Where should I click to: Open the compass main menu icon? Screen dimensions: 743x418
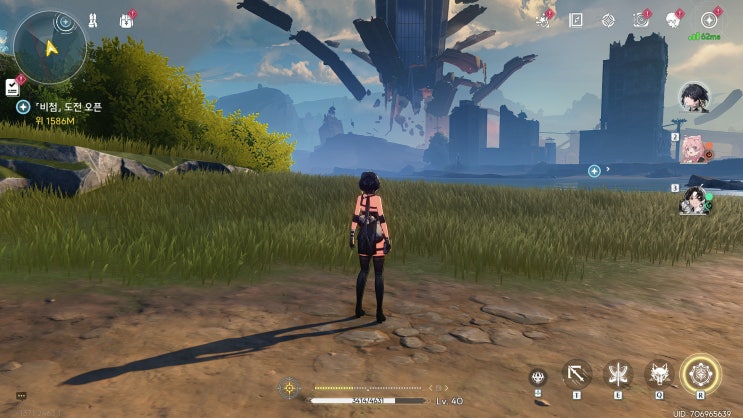(709, 19)
